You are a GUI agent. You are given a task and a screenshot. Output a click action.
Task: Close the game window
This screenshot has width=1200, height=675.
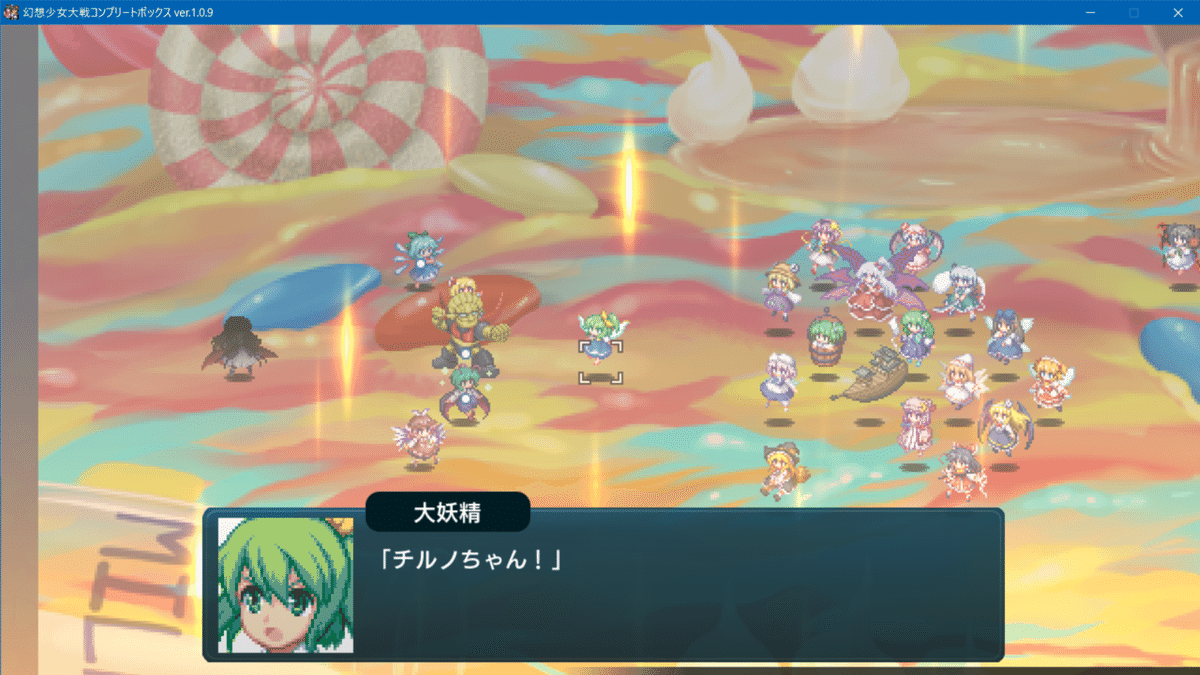pyautogui.click(x=1176, y=12)
